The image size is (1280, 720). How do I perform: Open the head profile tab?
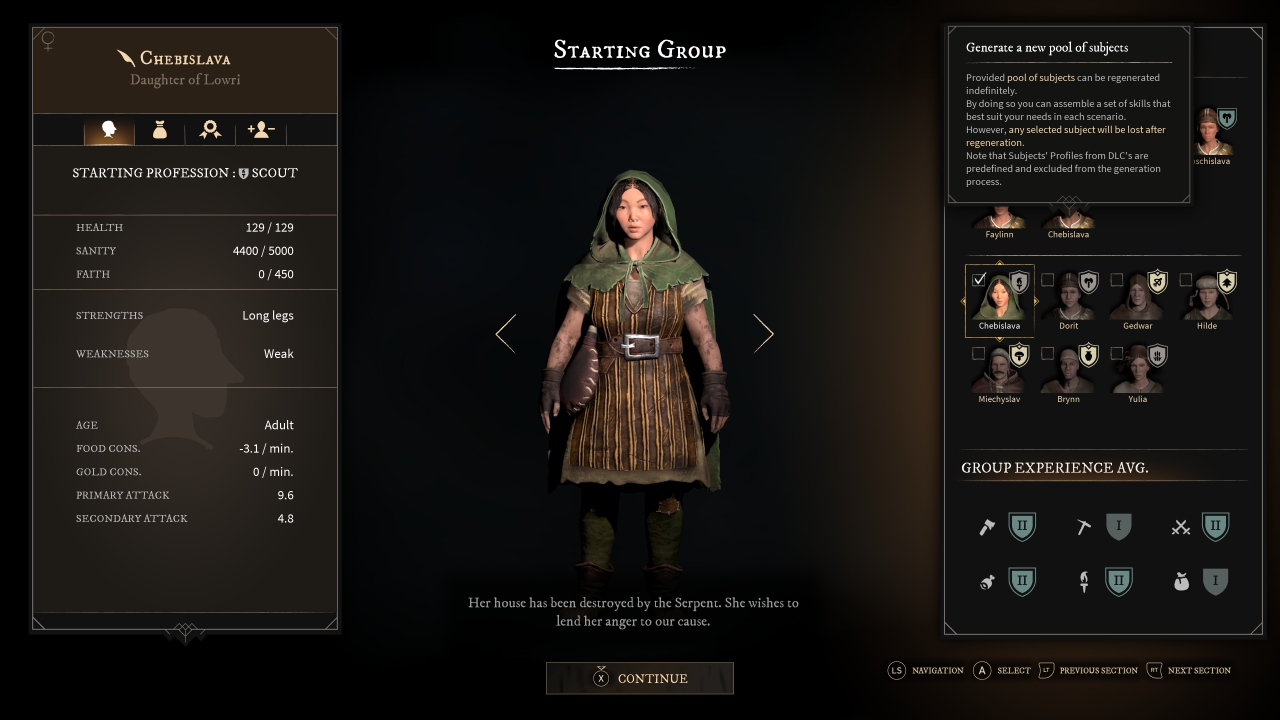click(109, 130)
